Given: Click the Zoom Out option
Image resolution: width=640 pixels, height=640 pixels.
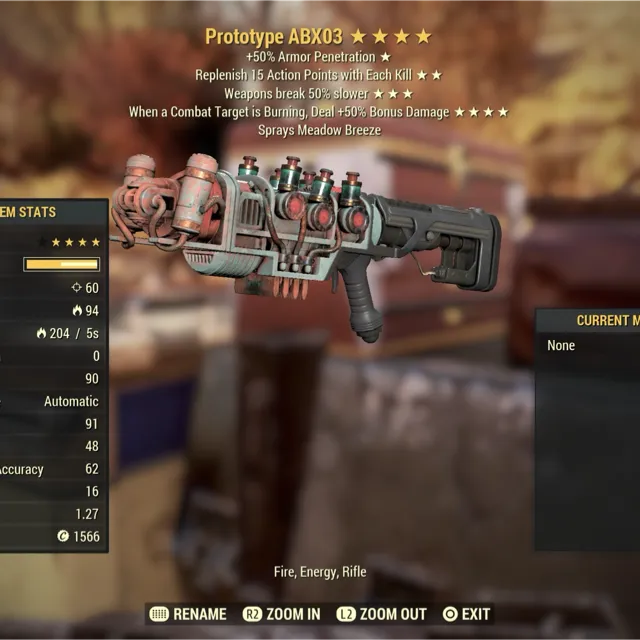Looking at the screenshot, I should click(x=381, y=614).
